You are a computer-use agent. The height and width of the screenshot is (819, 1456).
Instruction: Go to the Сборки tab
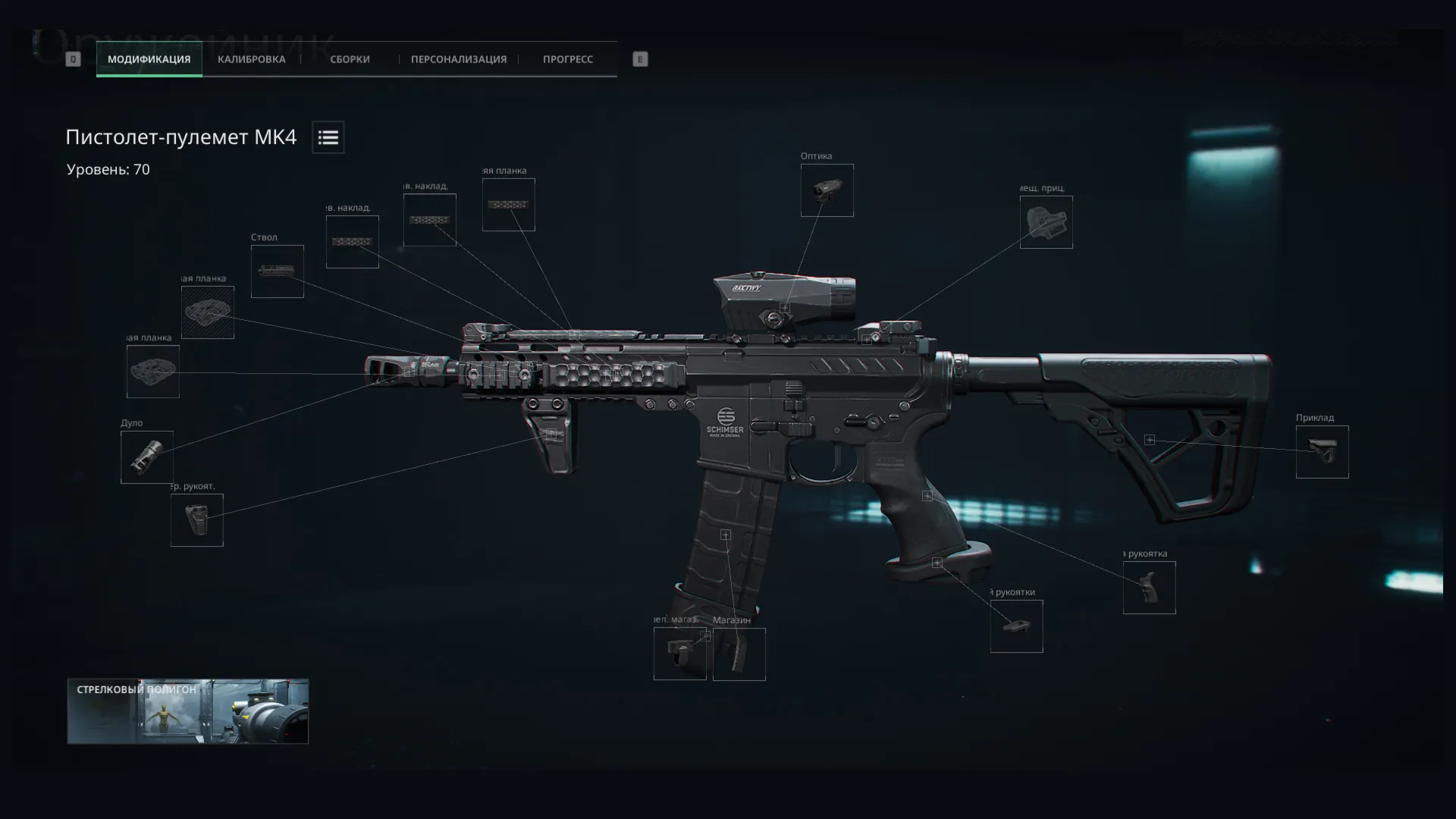[x=350, y=59]
